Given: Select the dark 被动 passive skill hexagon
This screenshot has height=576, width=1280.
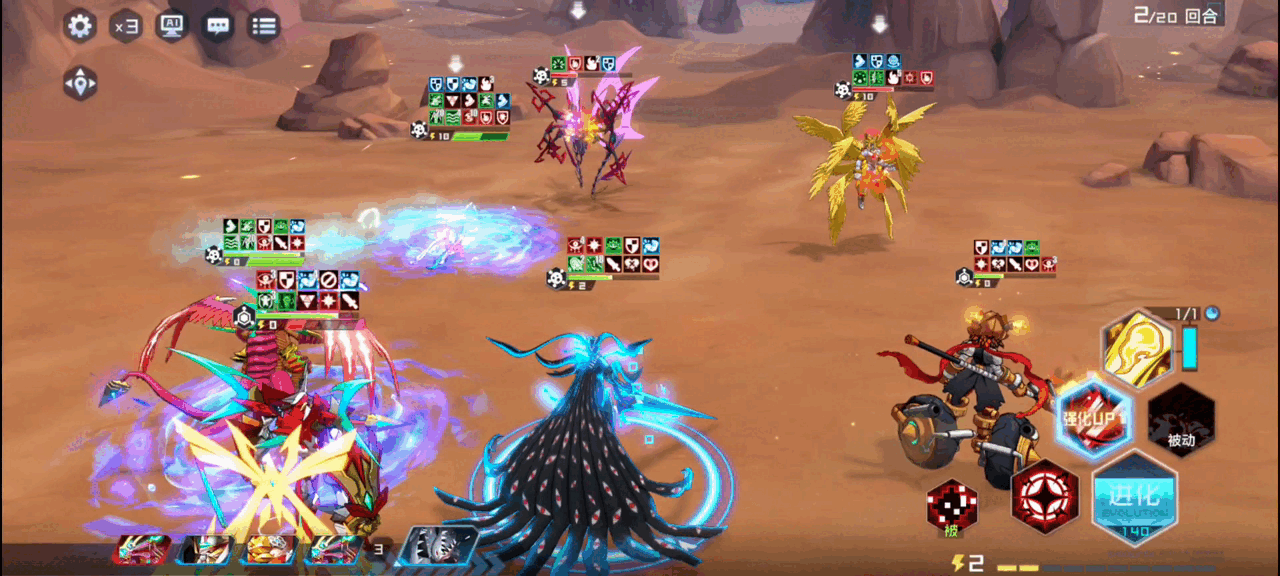Looking at the screenshot, I should click(1181, 418).
